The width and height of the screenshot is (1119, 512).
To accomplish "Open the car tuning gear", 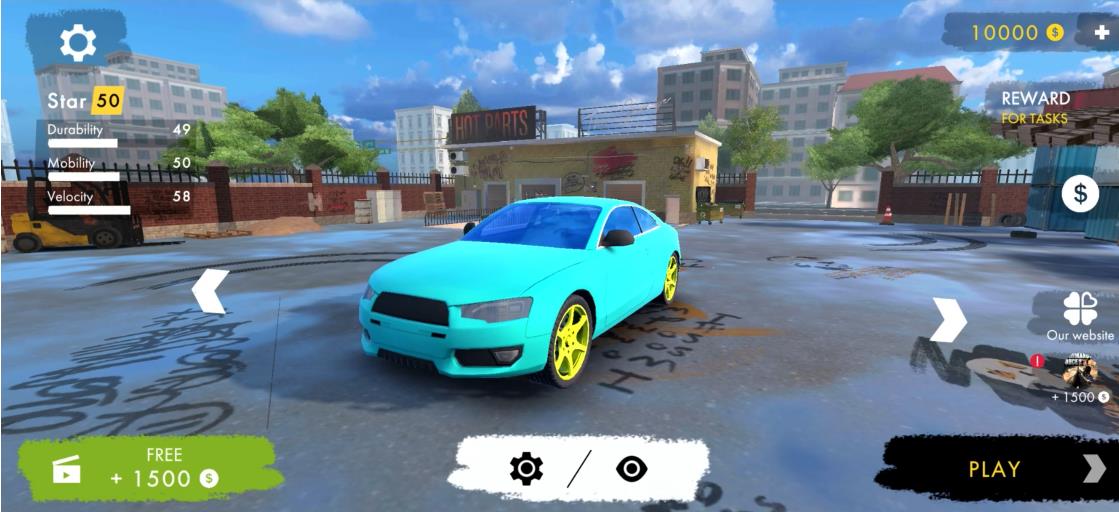I will click(x=526, y=468).
